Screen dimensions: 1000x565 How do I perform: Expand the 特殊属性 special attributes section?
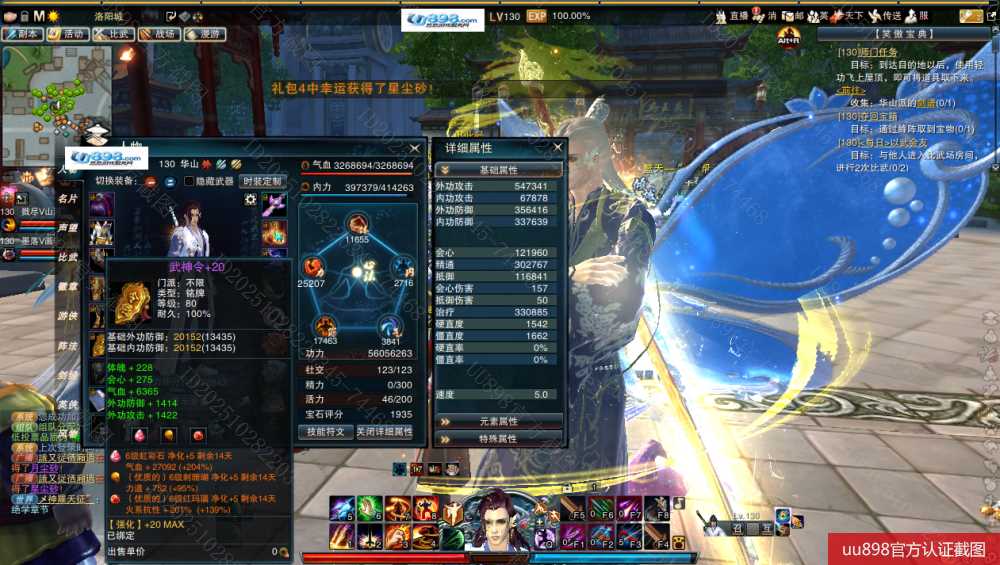click(499, 438)
